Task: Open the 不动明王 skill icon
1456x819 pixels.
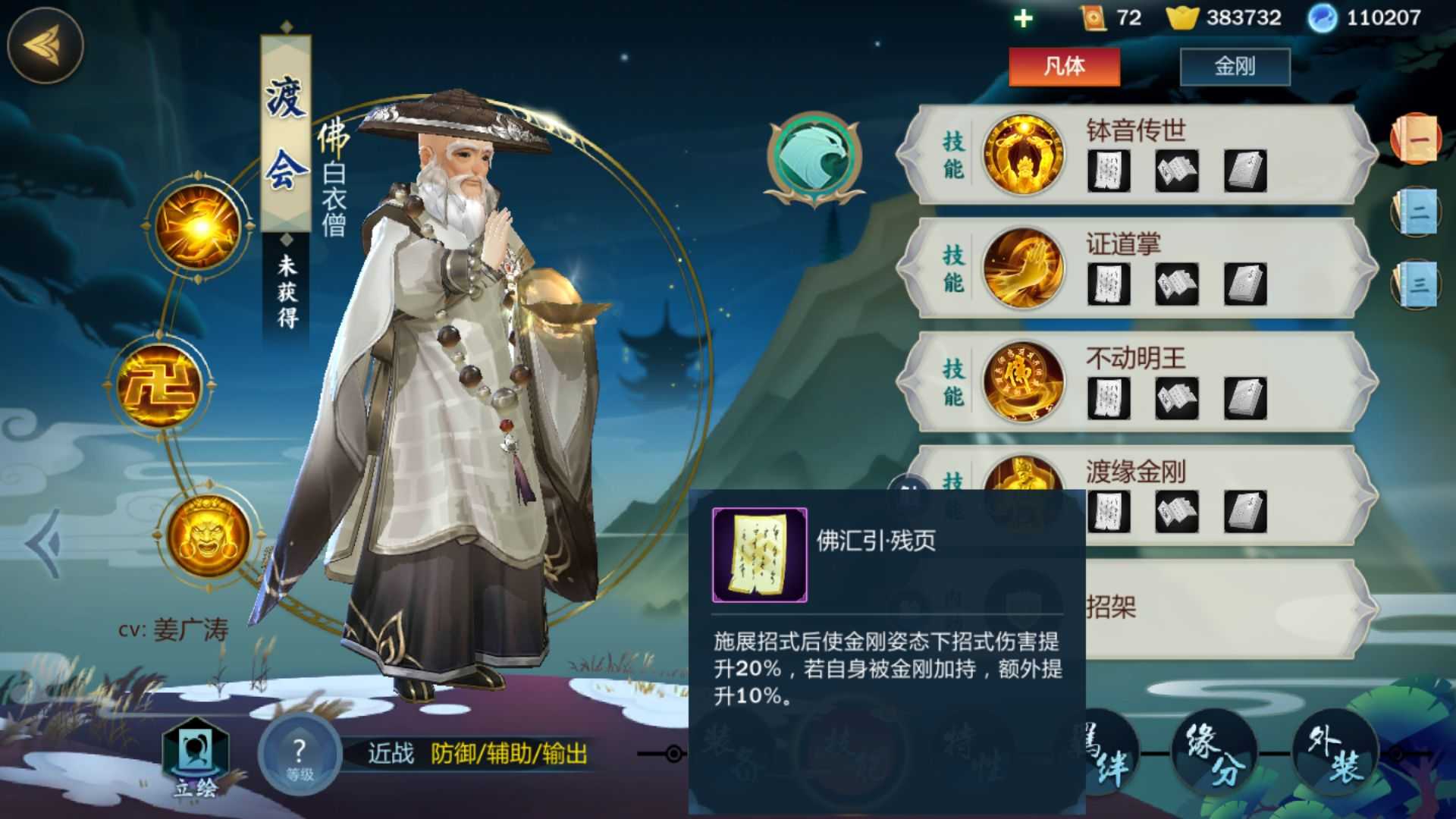Action: pos(1023,383)
